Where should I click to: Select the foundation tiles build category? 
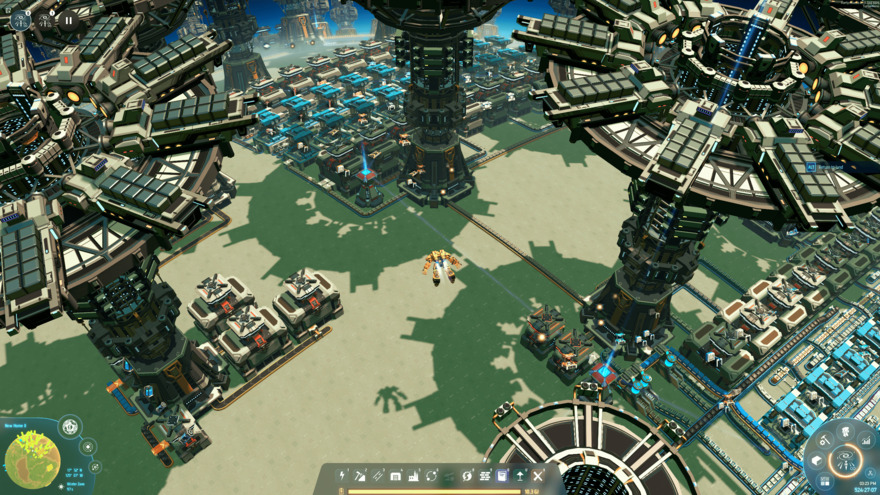tap(485, 476)
